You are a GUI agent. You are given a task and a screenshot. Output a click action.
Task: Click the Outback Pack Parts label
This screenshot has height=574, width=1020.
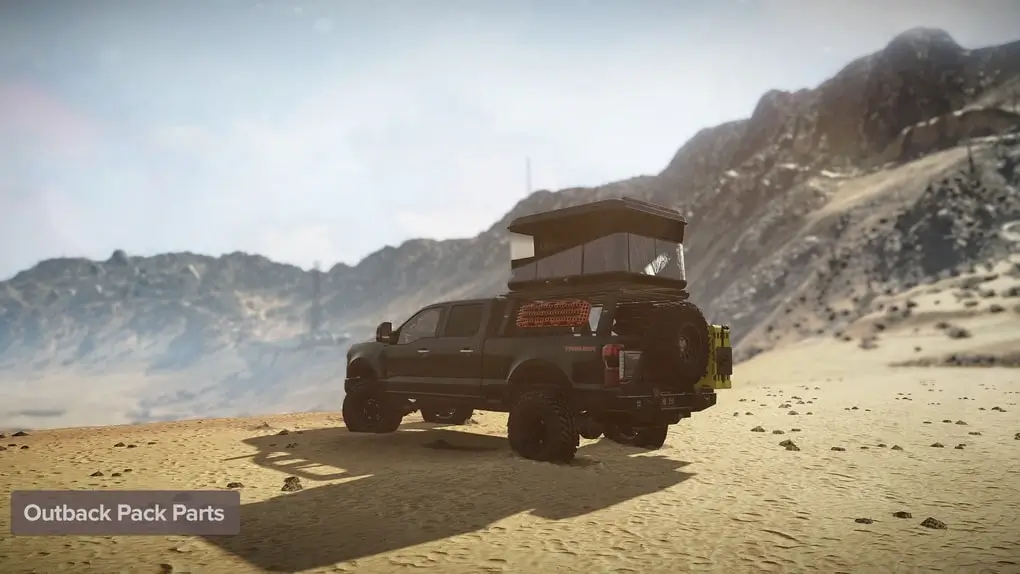pos(125,513)
